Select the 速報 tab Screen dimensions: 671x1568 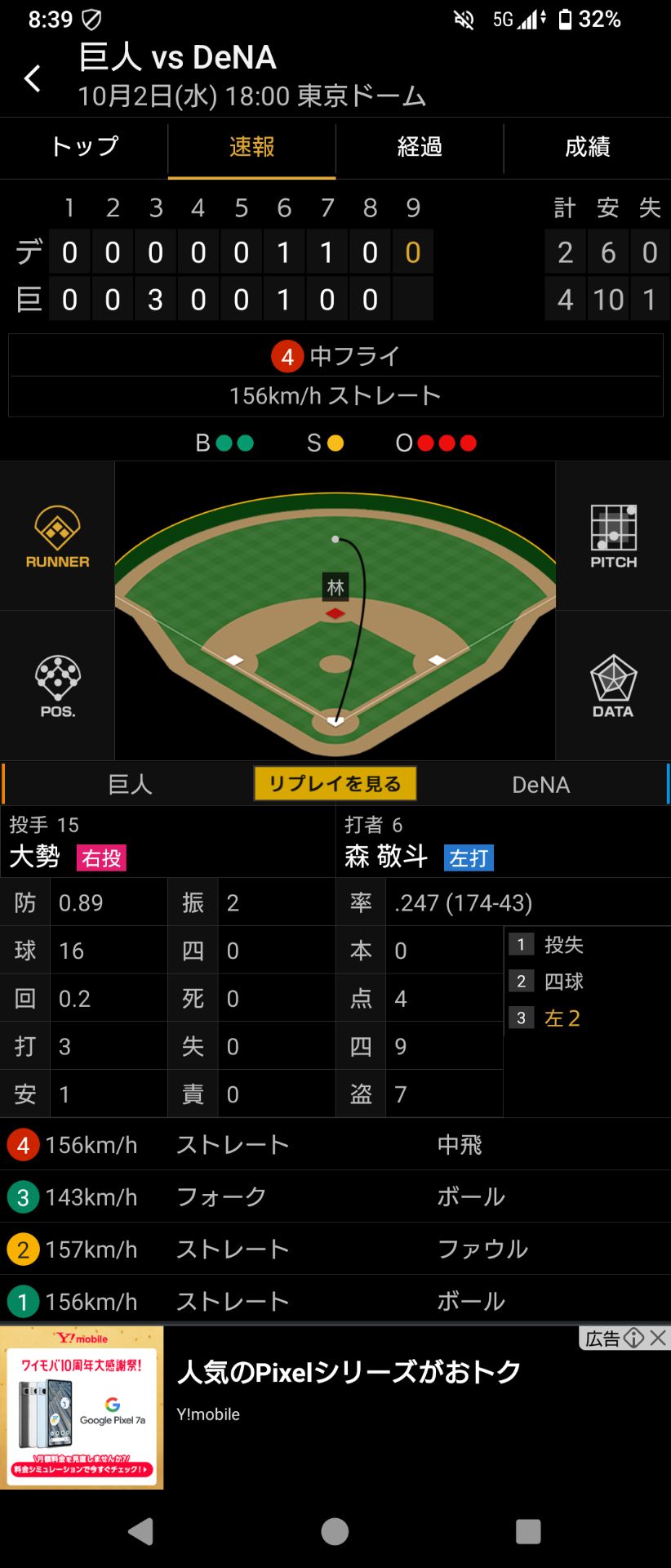(x=251, y=147)
